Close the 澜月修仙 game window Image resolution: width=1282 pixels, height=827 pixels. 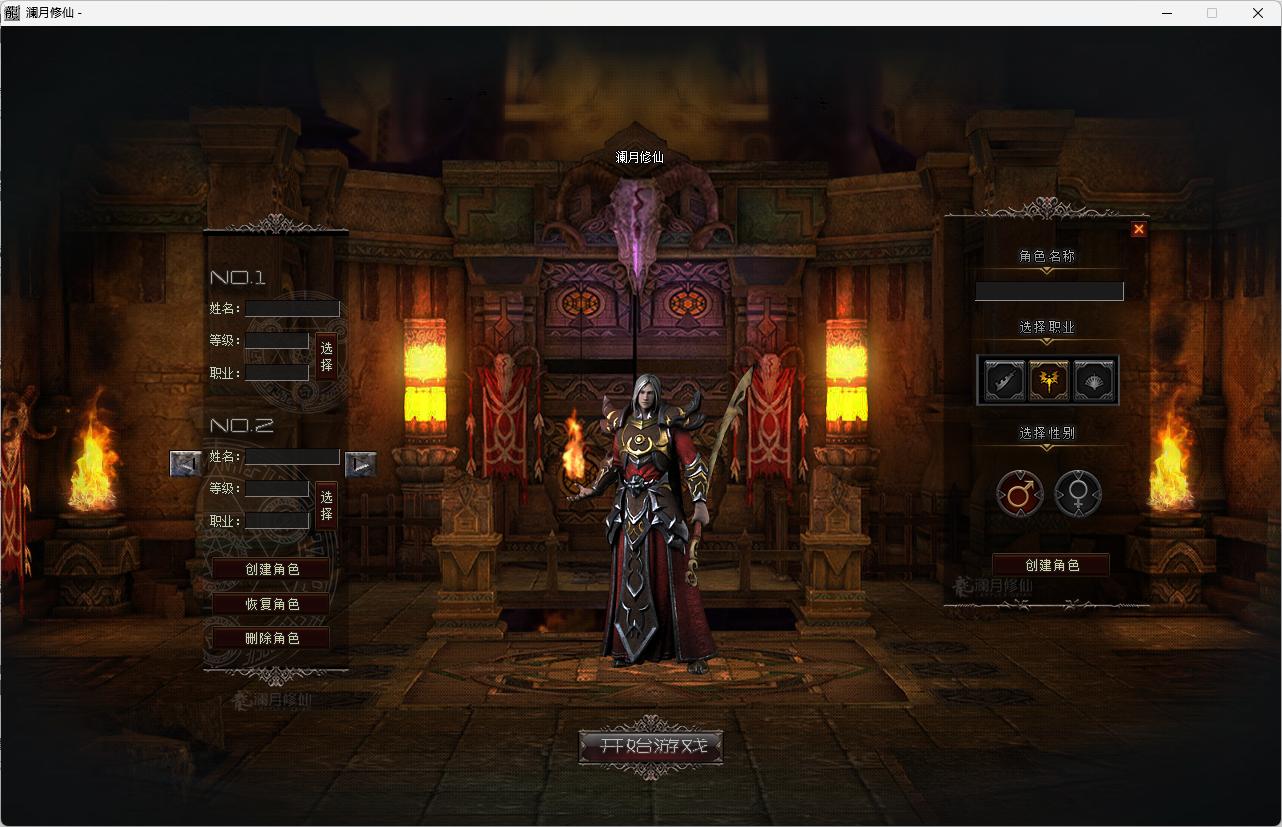point(1258,13)
